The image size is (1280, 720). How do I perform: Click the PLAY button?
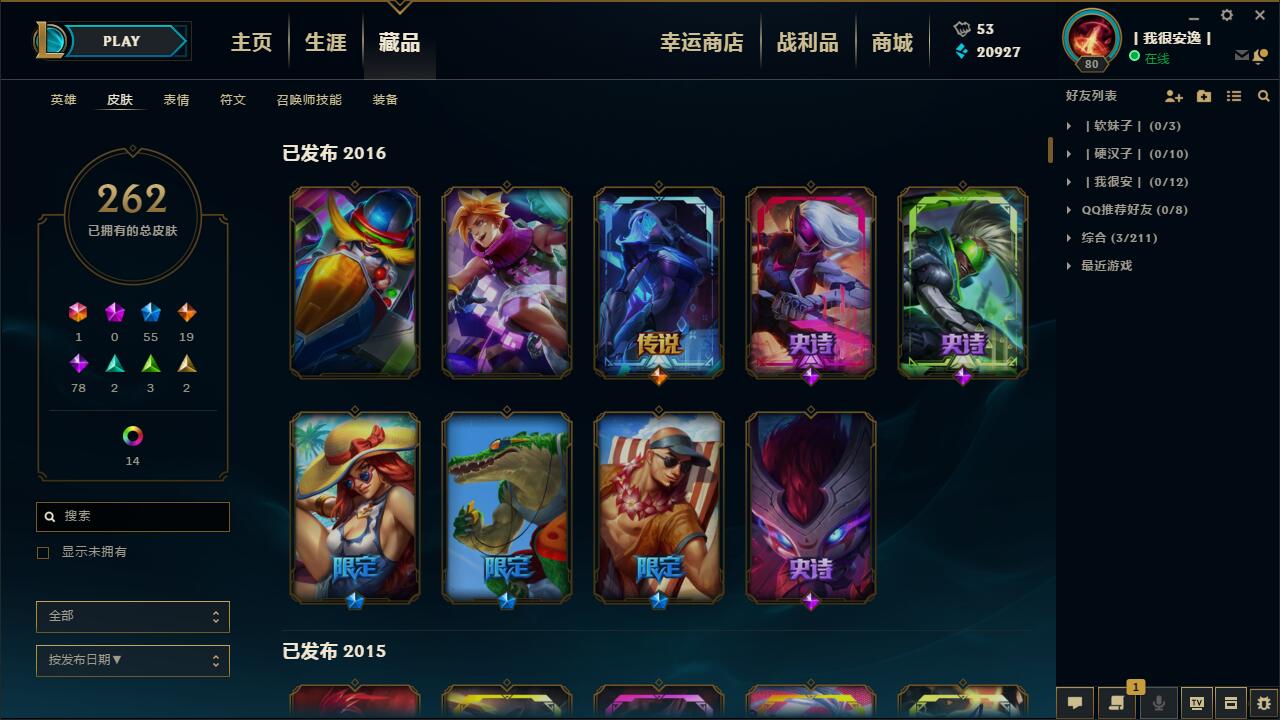[x=122, y=41]
